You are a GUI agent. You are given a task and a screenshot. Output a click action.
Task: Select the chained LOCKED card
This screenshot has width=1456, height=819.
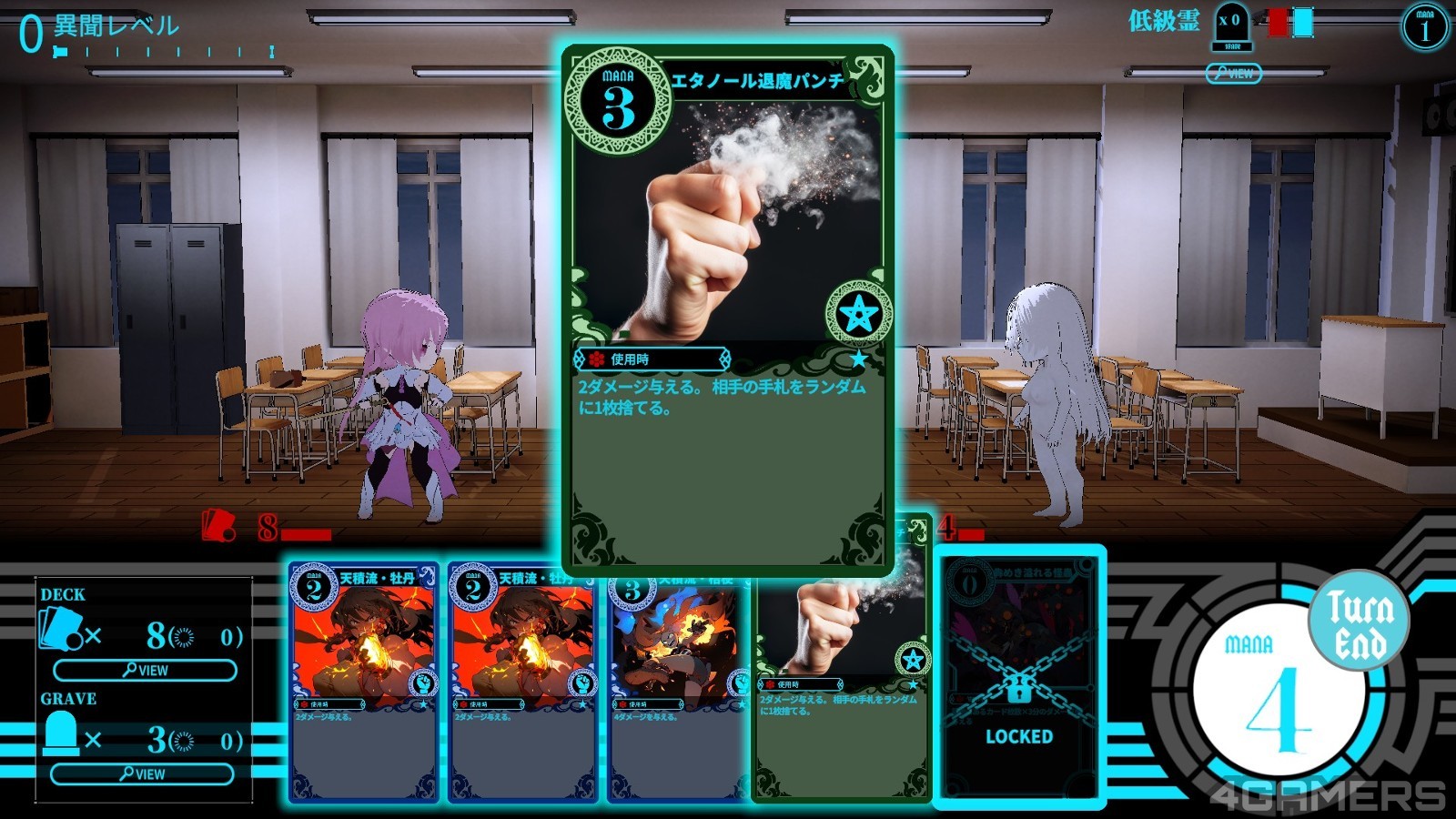[1019, 678]
